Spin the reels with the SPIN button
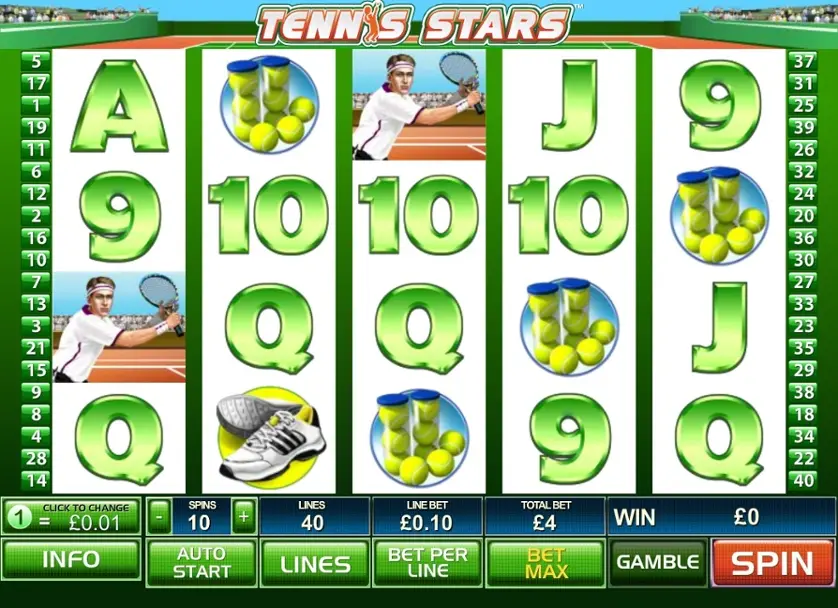Screen dimensions: 838x608 [774, 563]
